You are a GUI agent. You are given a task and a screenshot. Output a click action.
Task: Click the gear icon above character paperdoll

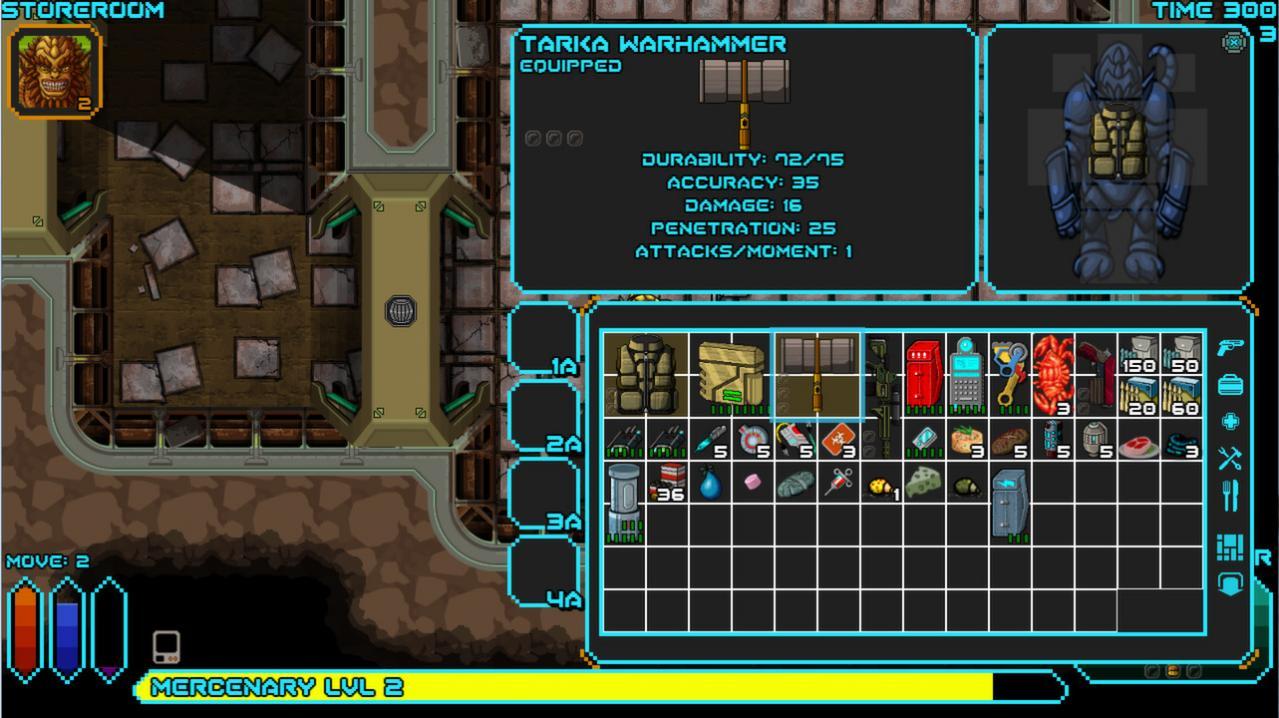pyautogui.click(x=1235, y=42)
